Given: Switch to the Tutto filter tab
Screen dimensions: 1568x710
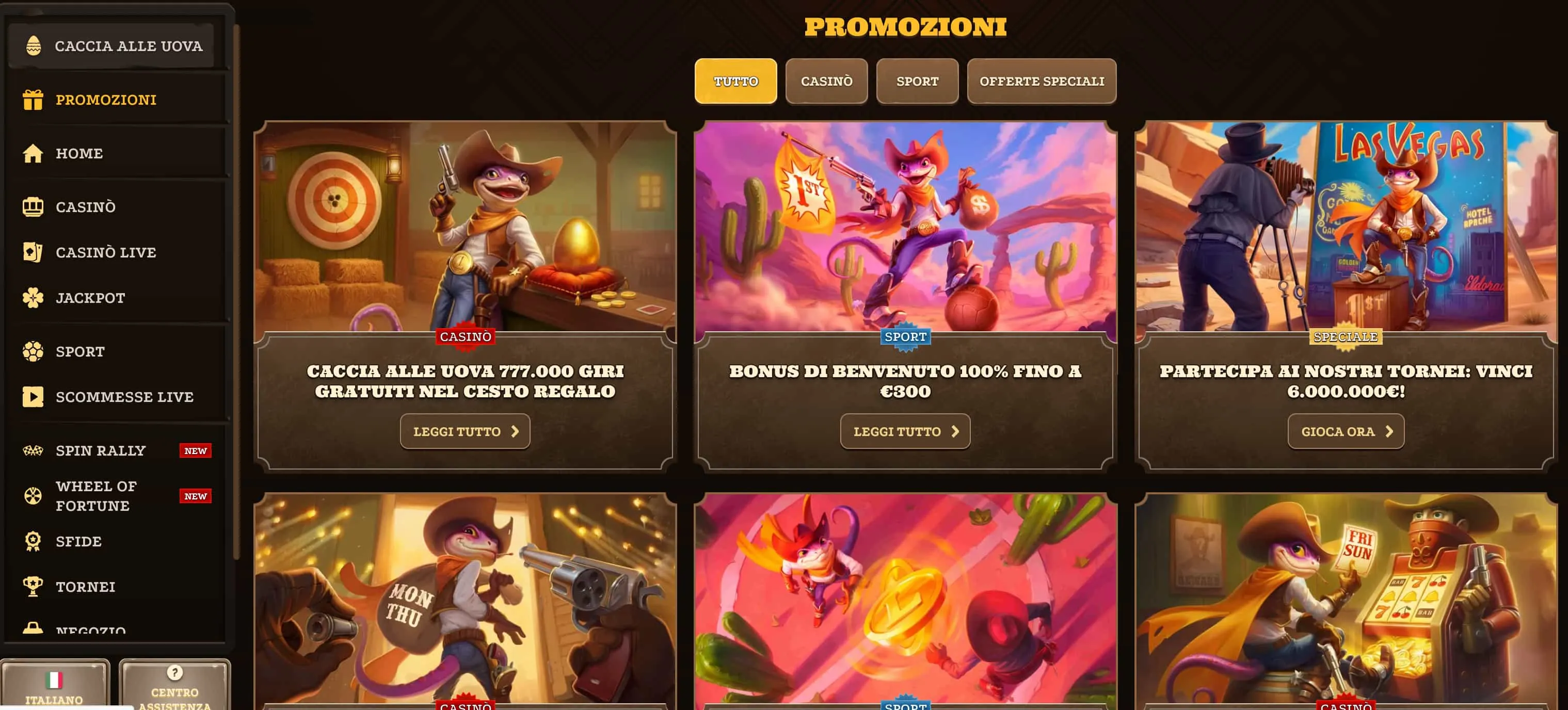Looking at the screenshot, I should pos(735,81).
